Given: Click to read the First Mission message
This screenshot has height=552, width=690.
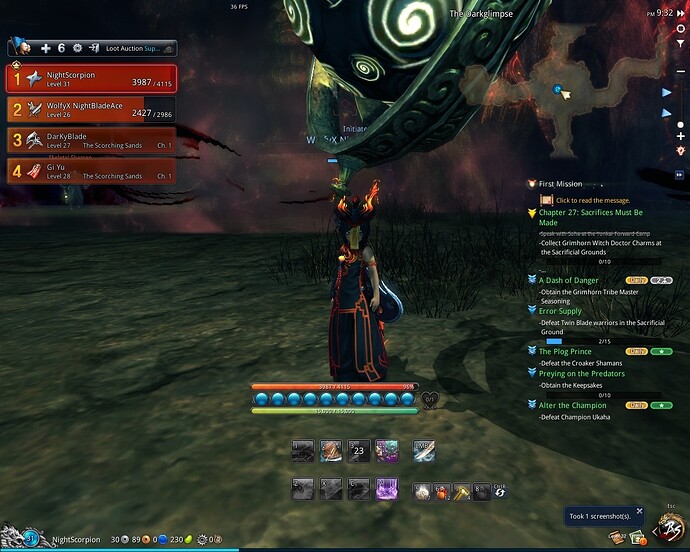Looking at the screenshot, I should [x=590, y=200].
